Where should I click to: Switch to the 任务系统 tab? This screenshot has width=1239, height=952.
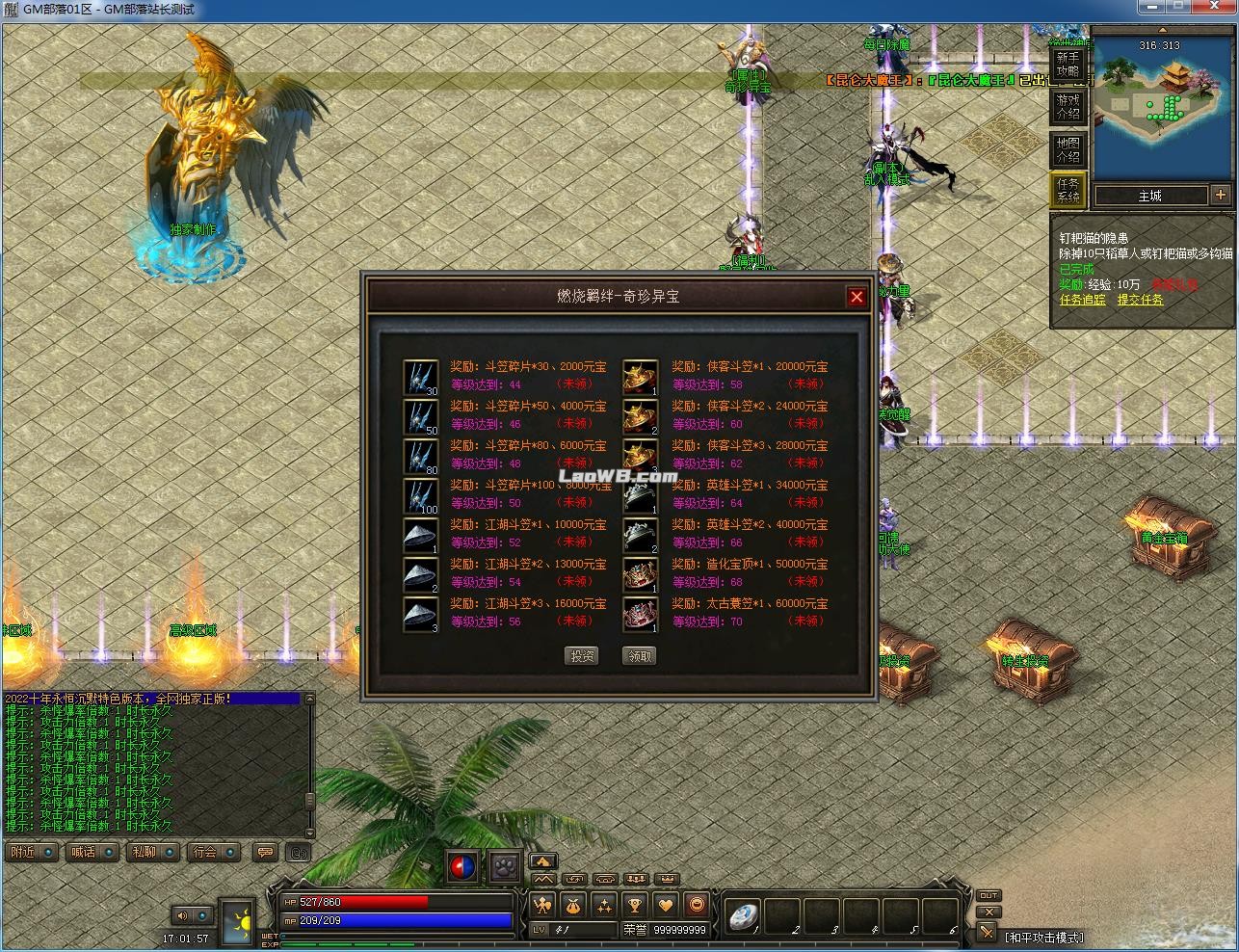tap(1068, 190)
